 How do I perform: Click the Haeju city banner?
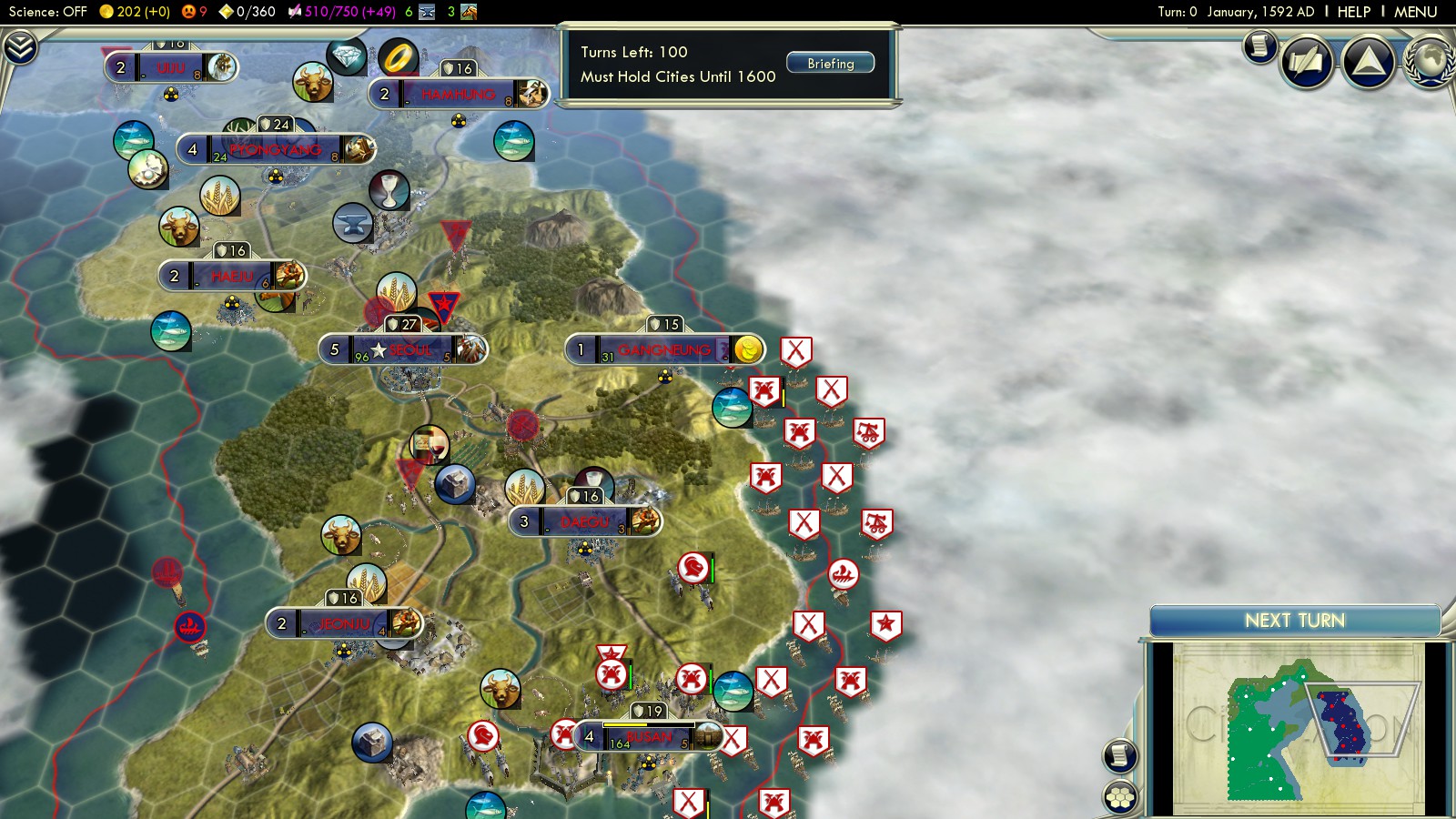pos(232,276)
